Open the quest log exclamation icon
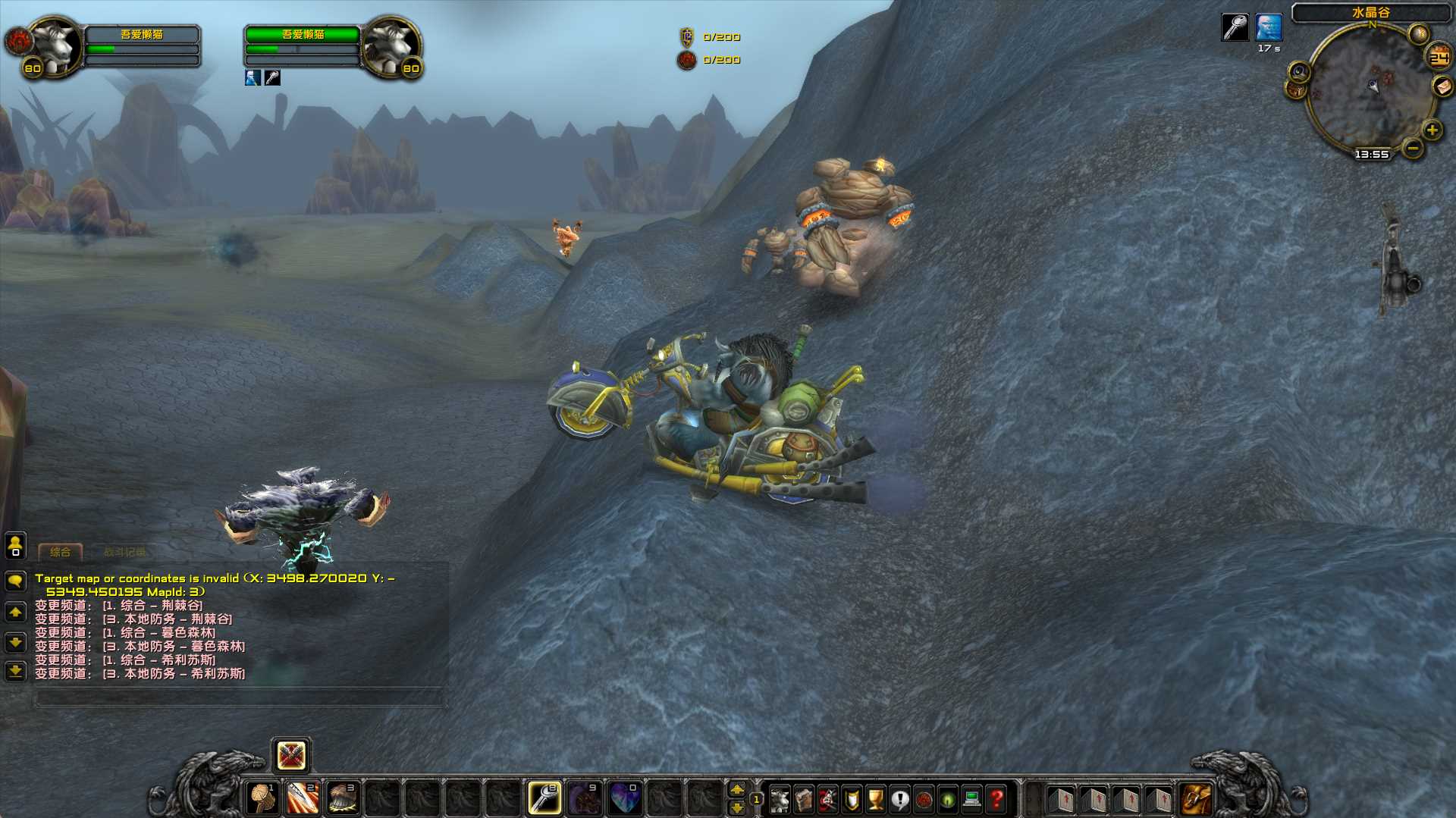 pyautogui.click(x=899, y=799)
